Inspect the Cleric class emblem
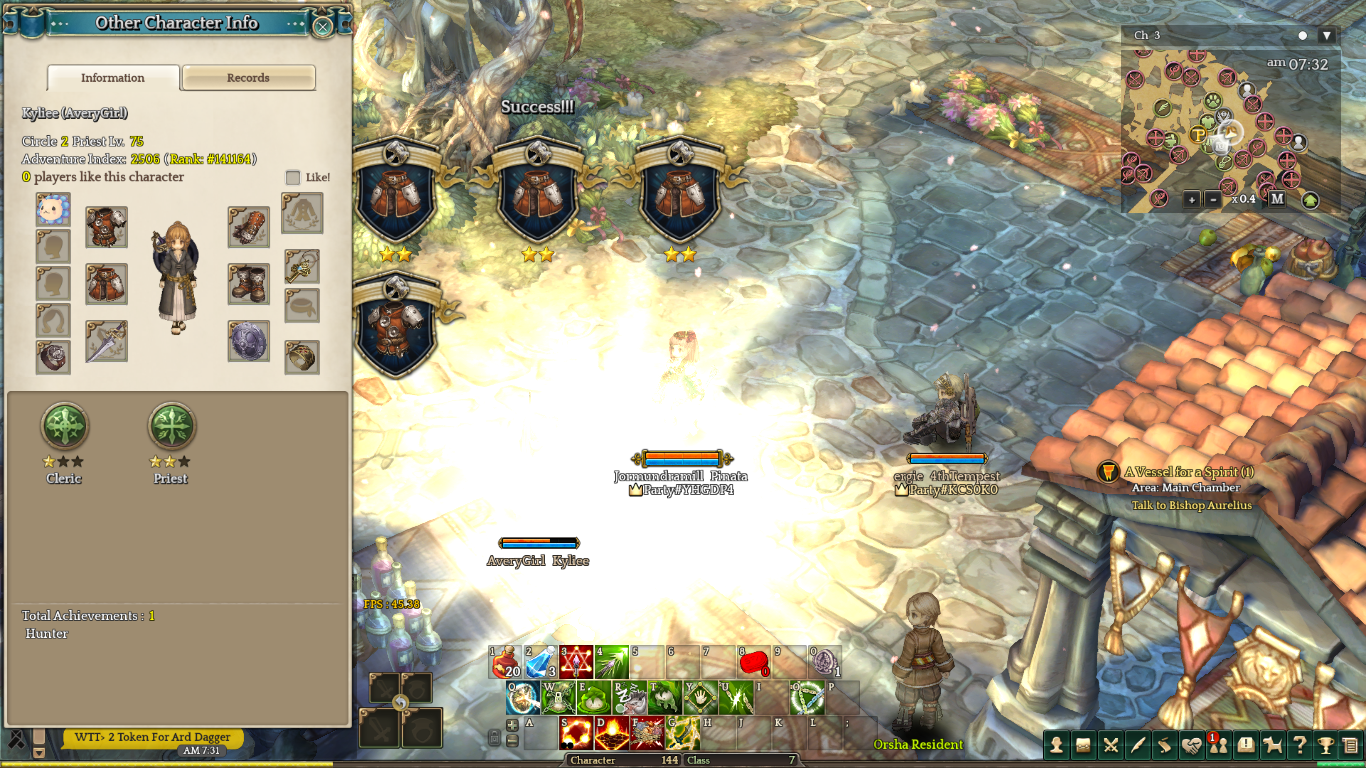This screenshot has width=1366, height=768. pos(64,427)
